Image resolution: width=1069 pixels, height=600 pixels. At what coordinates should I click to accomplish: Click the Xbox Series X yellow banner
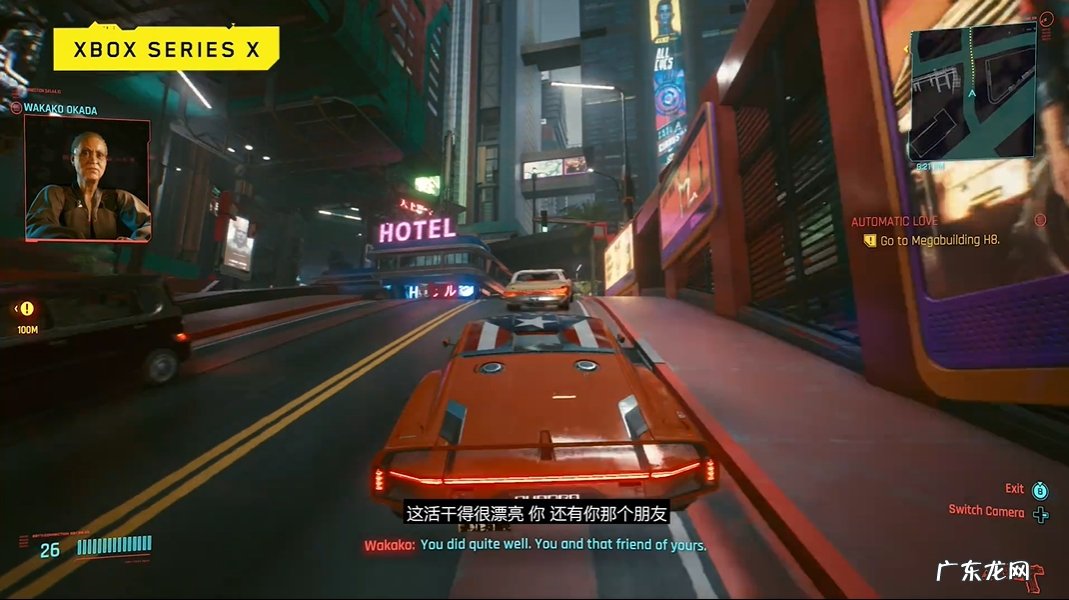[x=166, y=49]
